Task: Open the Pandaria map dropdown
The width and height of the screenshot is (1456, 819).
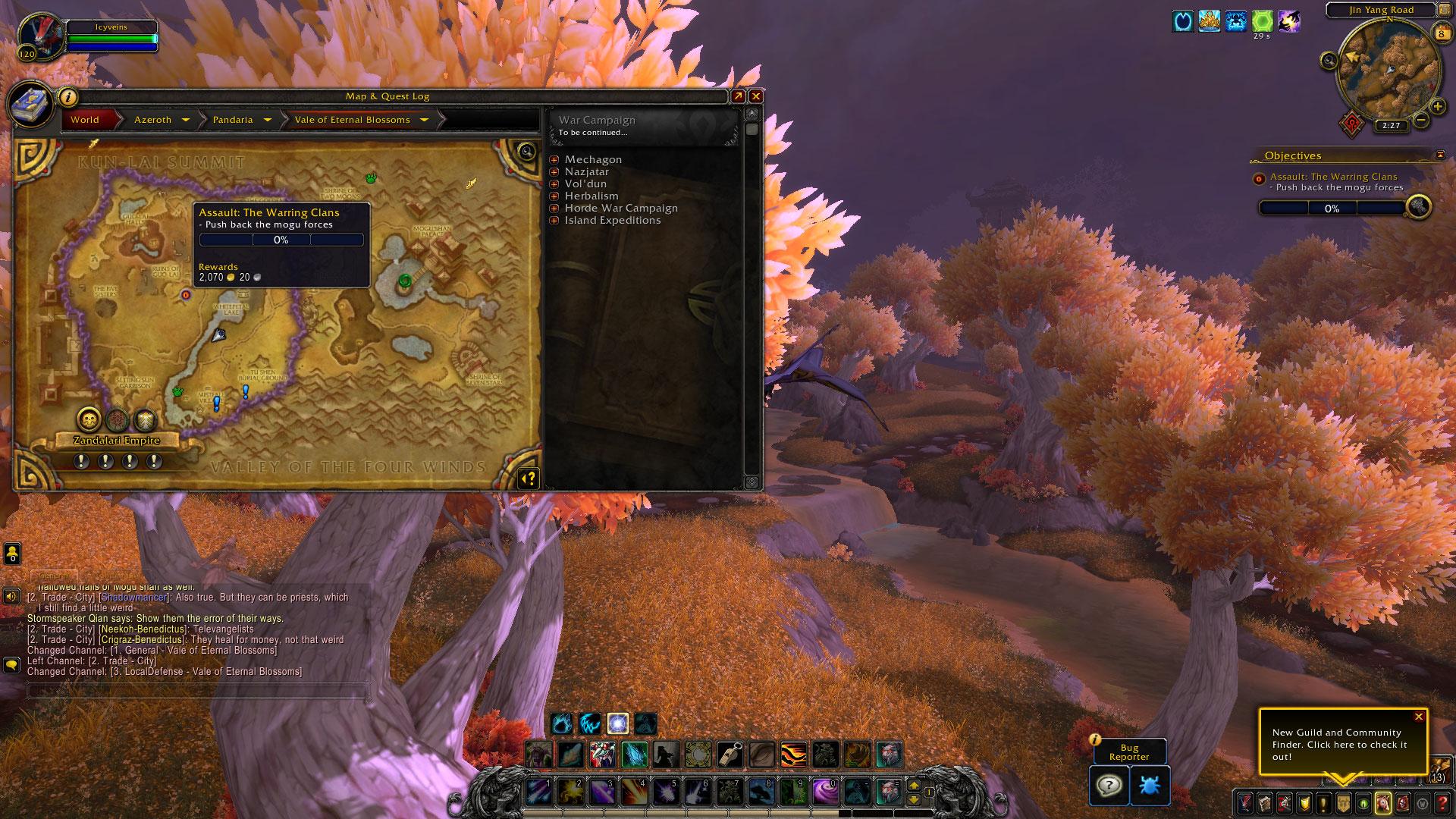Action: 267,120
